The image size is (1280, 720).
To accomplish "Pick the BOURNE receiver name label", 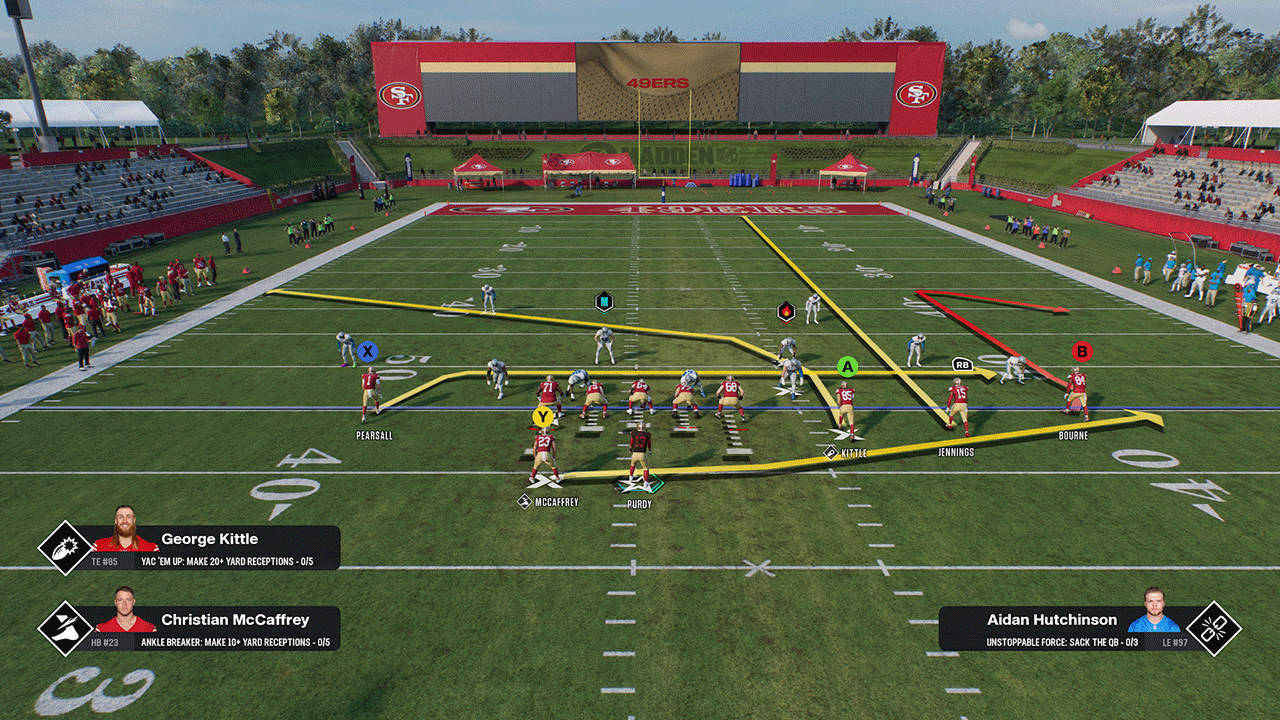I will click(1074, 436).
